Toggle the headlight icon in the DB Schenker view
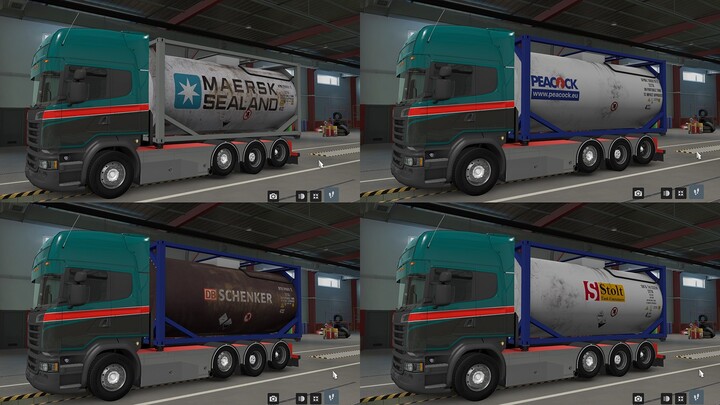 [304, 397]
